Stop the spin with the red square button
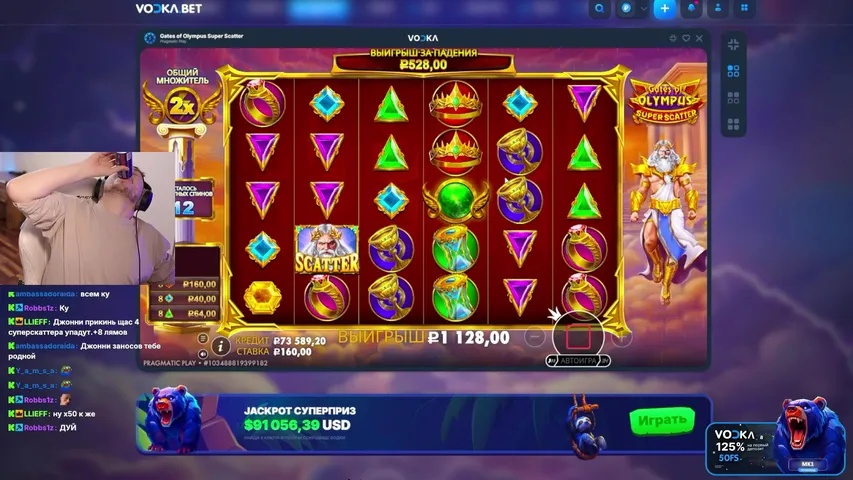 [x=582, y=336]
